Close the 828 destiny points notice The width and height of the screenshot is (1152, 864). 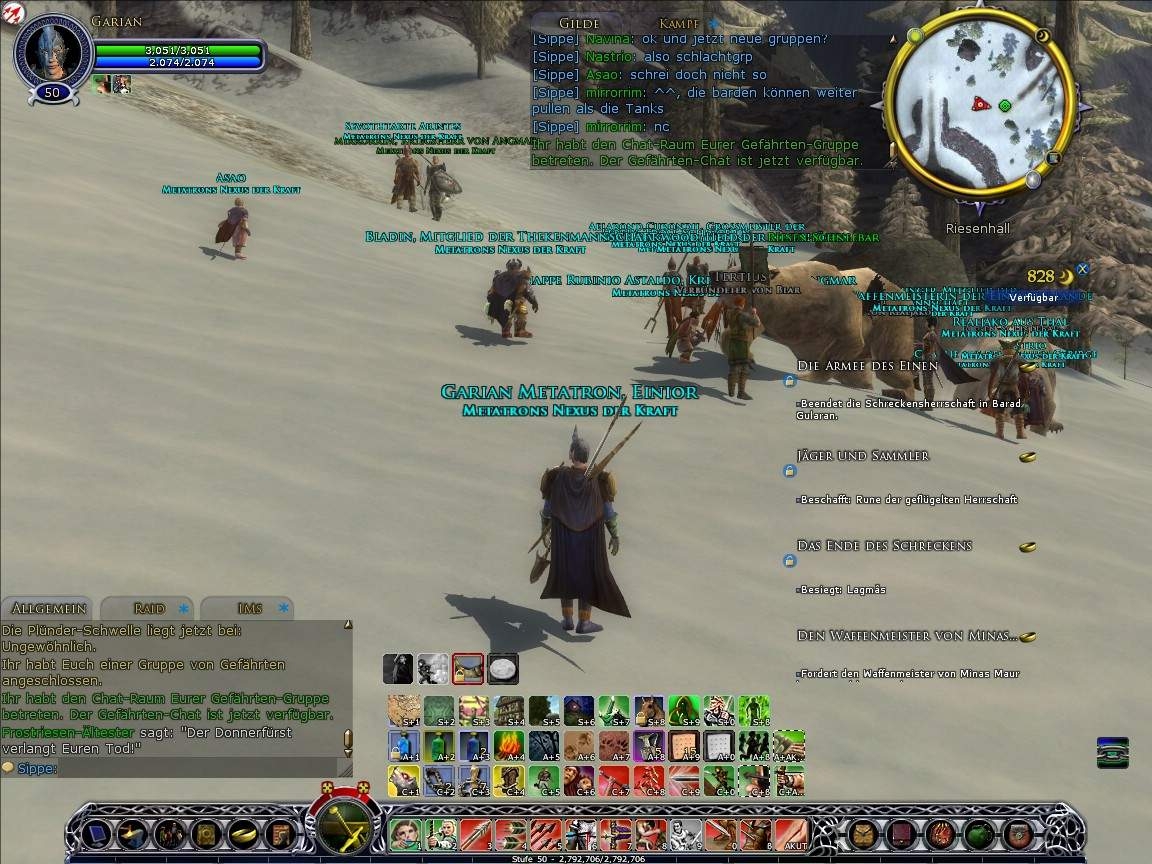[x=1082, y=269]
